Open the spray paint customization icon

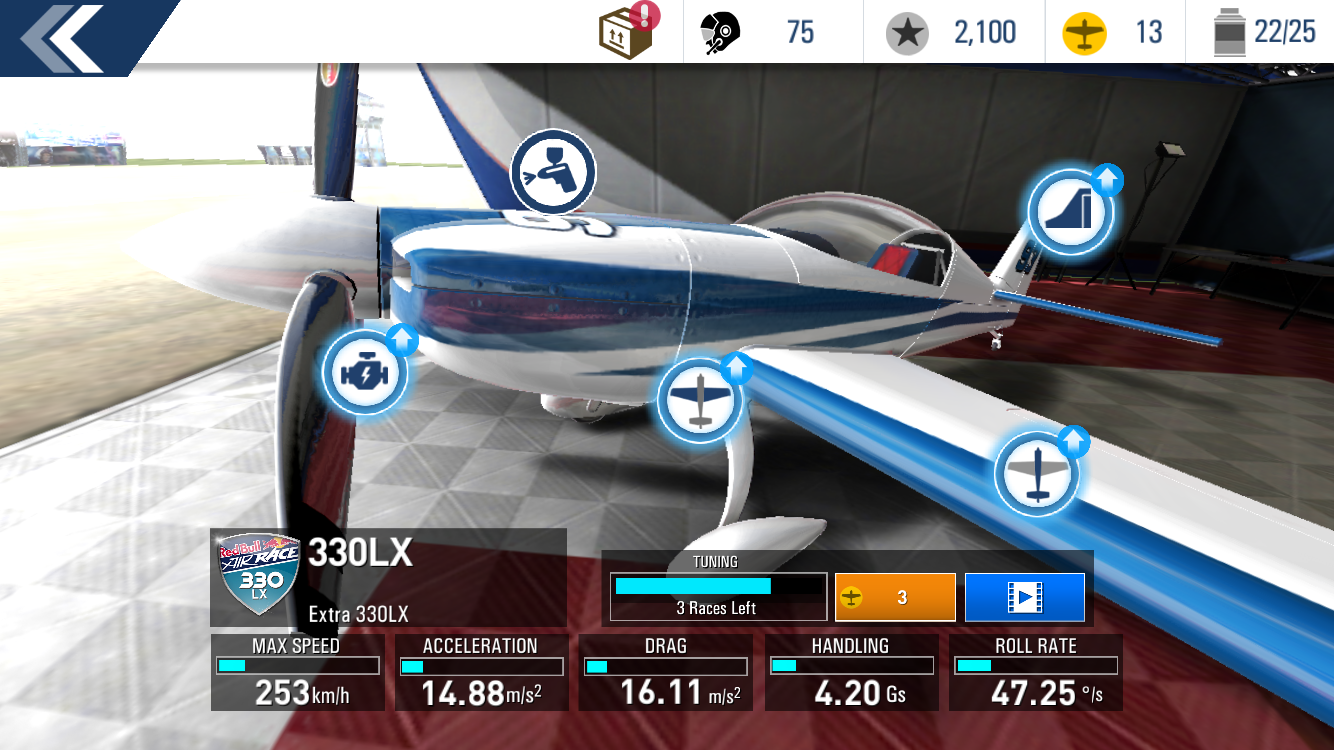(x=553, y=173)
